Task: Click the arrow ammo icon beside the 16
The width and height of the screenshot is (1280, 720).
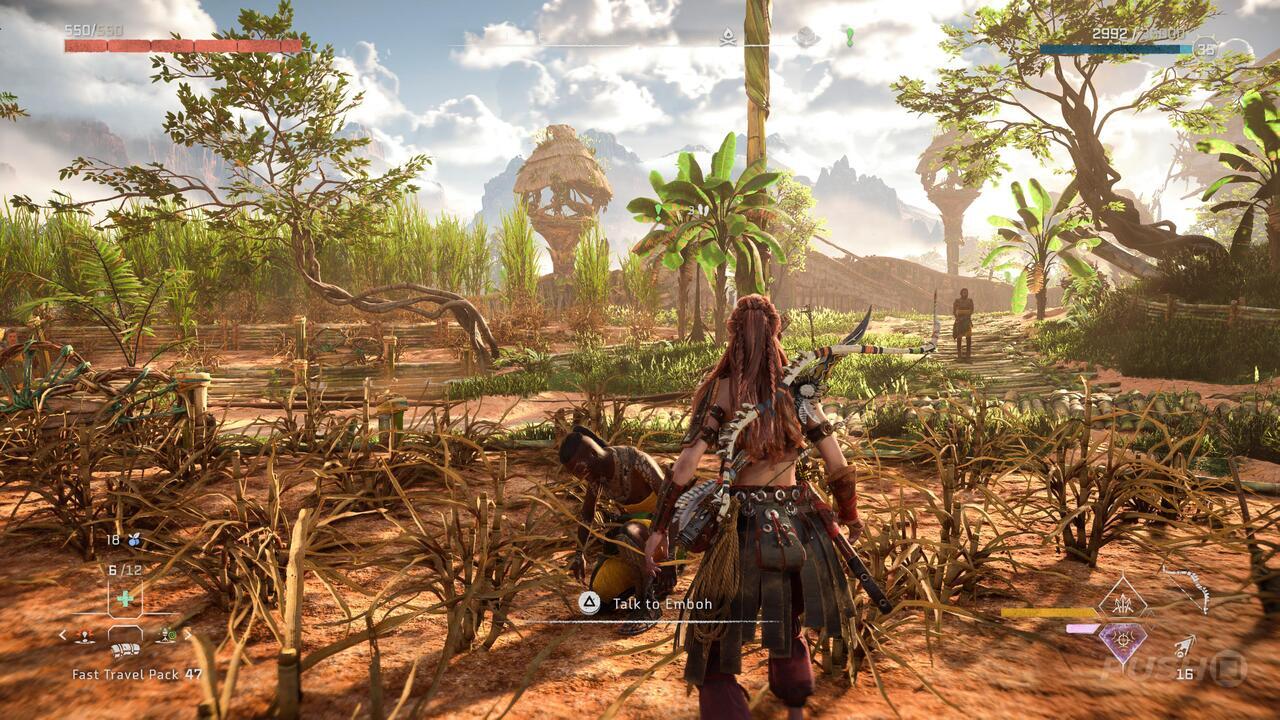Action: [x=1184, y=645]
